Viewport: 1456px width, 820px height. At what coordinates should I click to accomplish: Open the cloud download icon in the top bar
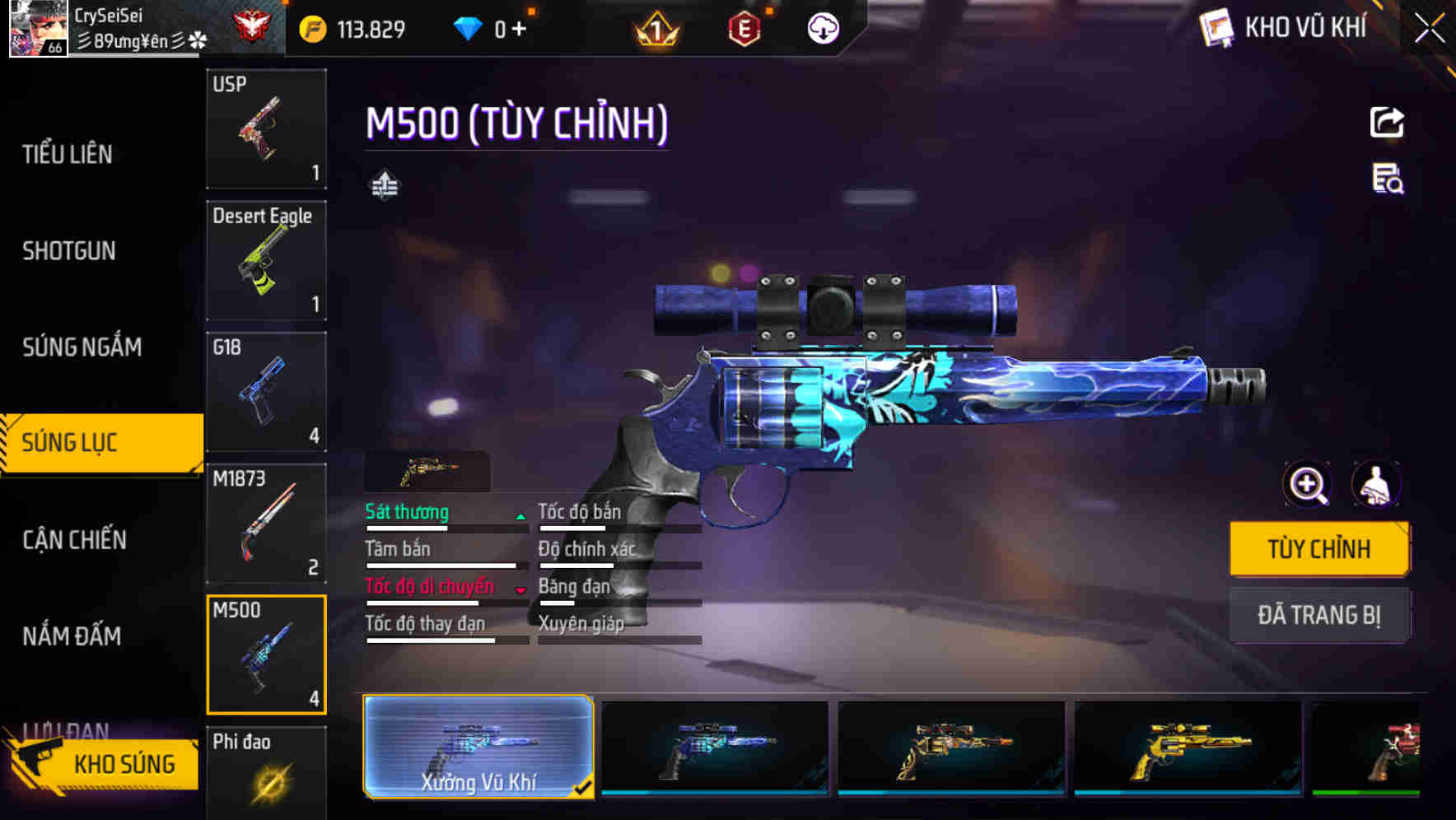(x=823, y=27)
